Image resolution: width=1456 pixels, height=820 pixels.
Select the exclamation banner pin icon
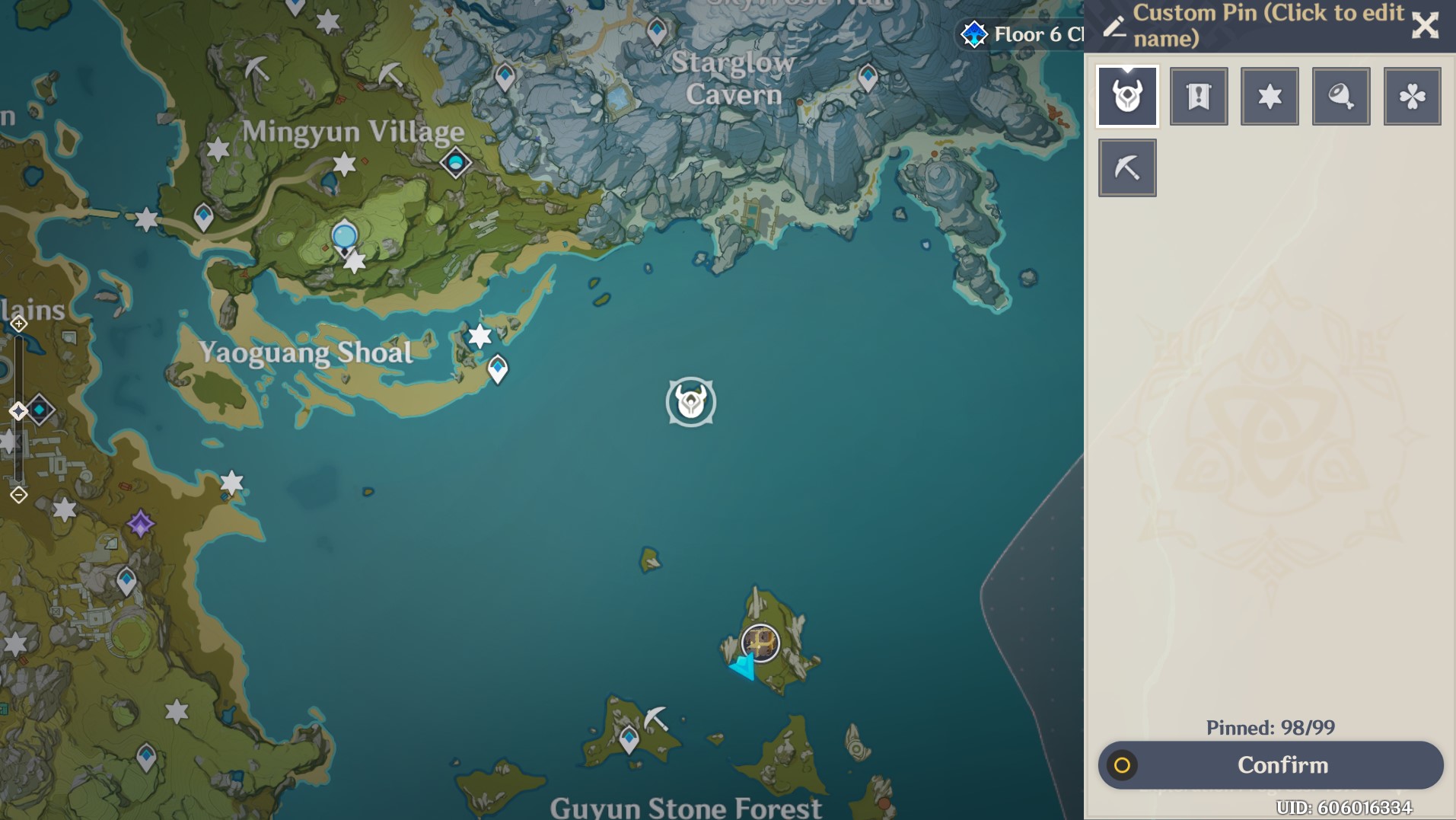point(1200,95)
